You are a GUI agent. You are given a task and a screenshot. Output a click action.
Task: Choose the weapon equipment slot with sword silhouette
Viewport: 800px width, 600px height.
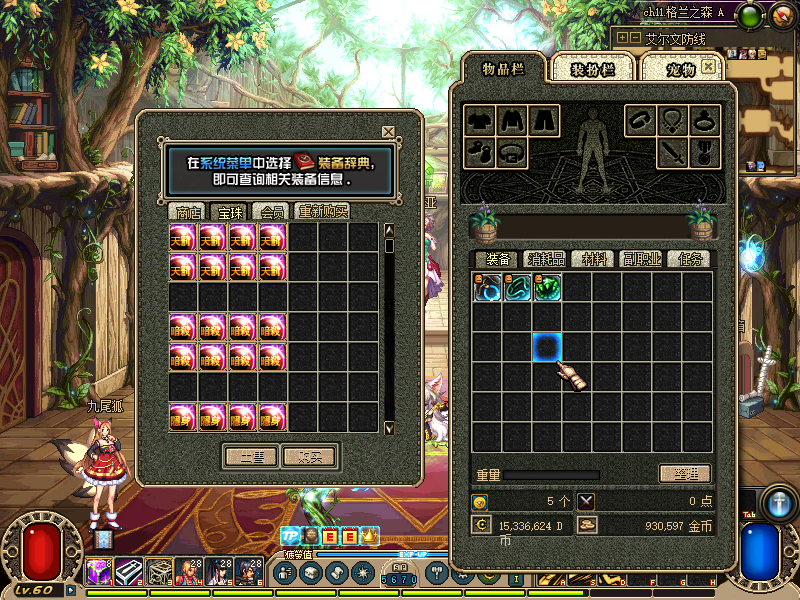click(x=672, y=153)
